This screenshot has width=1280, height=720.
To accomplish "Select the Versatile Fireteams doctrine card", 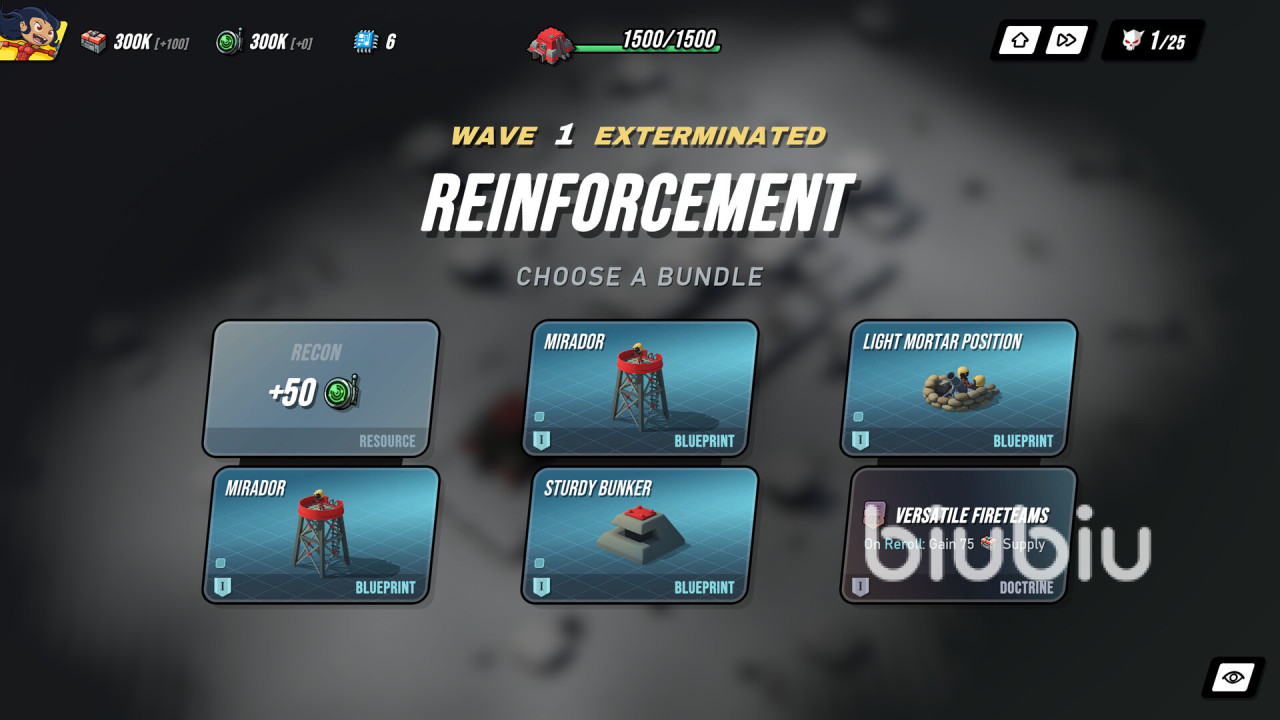I will click(959, 535).
